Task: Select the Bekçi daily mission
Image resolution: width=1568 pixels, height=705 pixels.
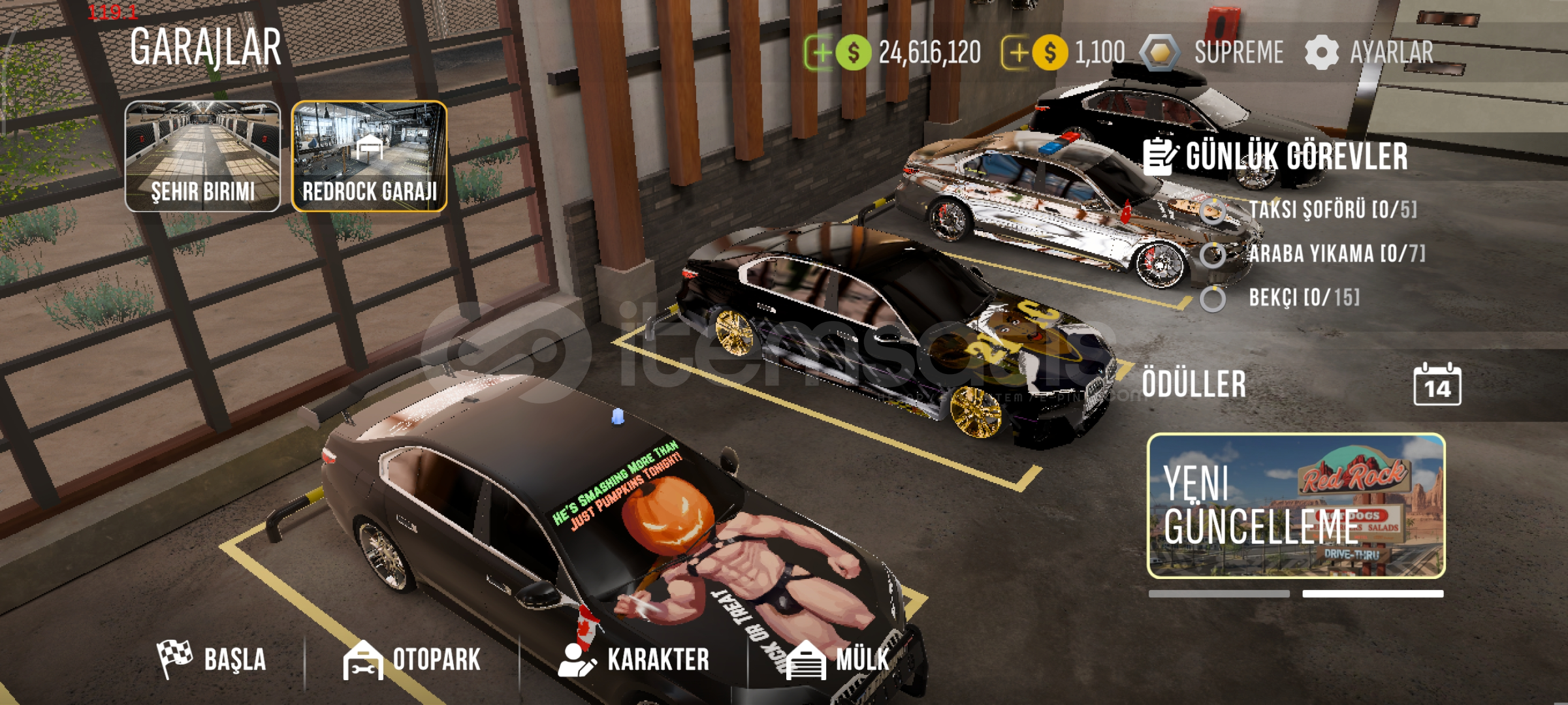Action: (x=1304, y=298)
